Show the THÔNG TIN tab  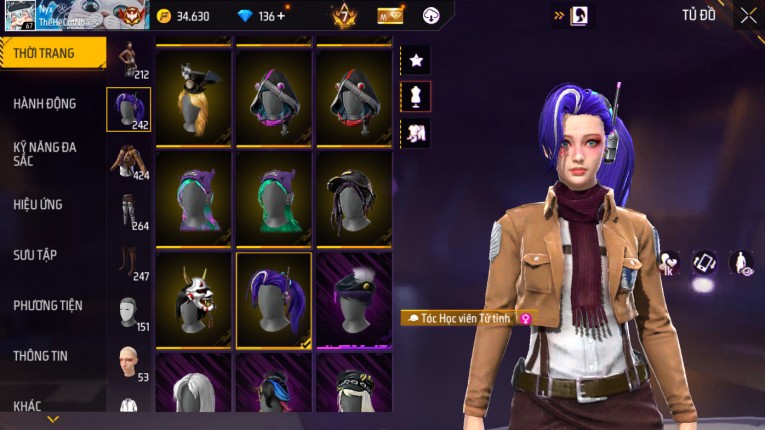[x=42, y=355]
